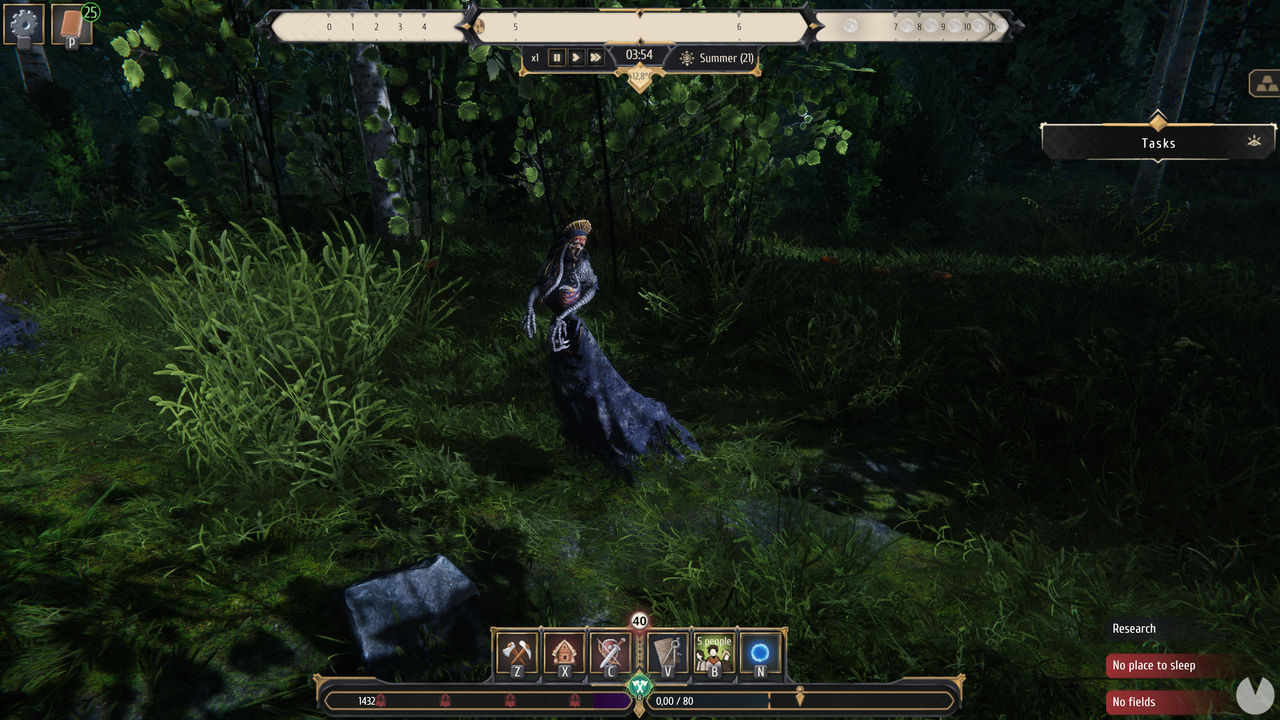
Task: Open the book icon with 25 badge
Action: click(x=71, y=25)
